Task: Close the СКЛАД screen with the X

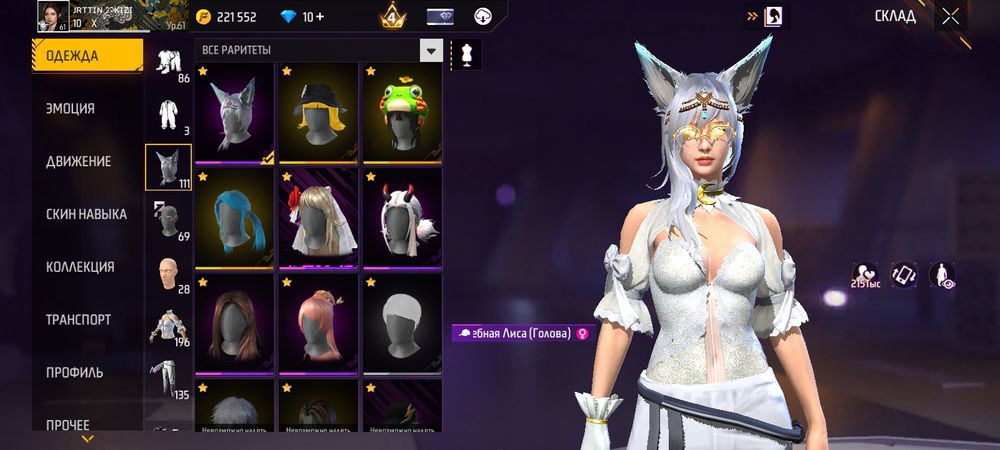Action: click(x=950, y=16)
